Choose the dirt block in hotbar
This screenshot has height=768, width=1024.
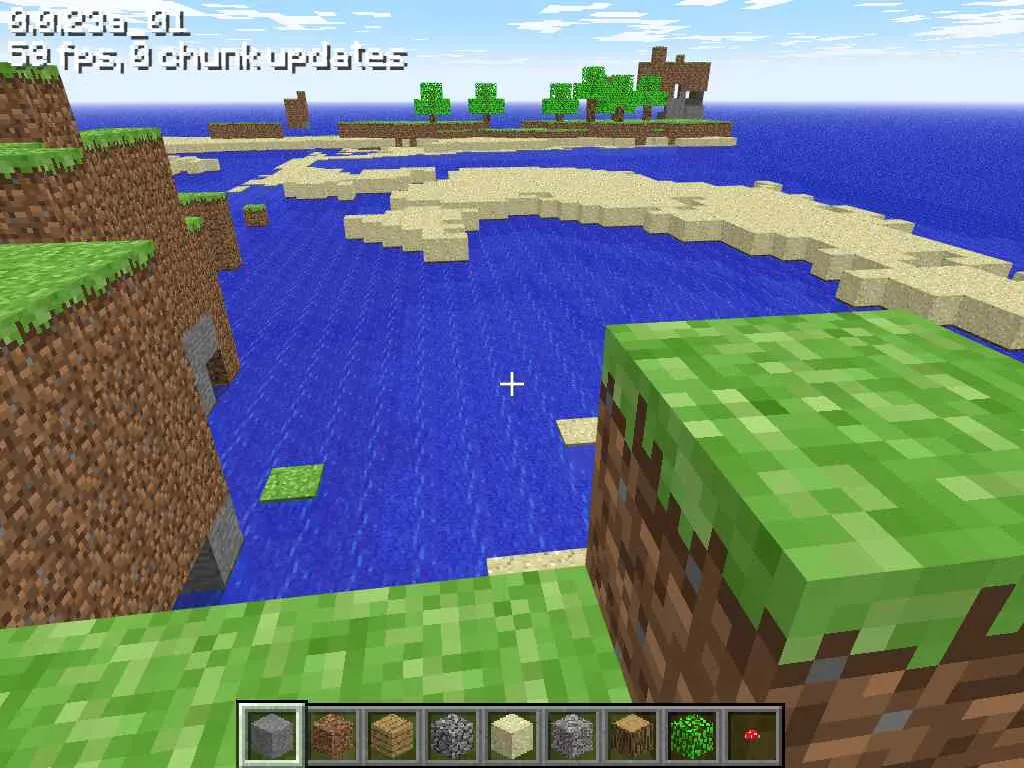[332, 735]
